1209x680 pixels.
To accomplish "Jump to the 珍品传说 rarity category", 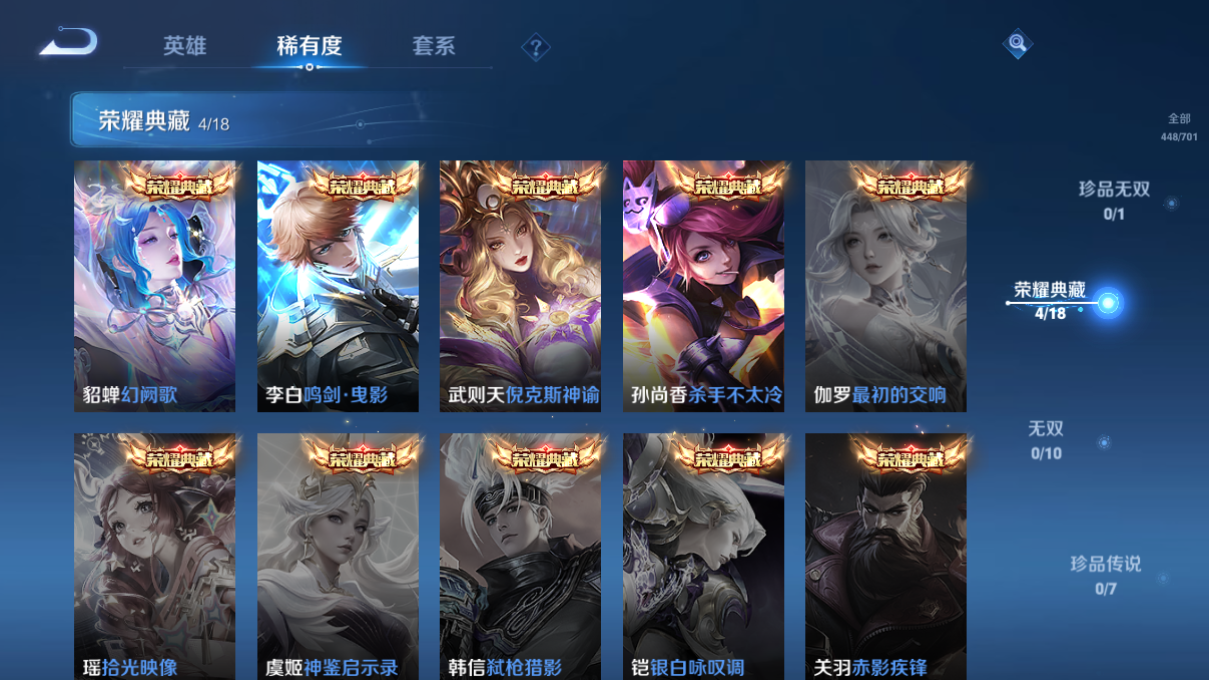I will (1105, 575).
